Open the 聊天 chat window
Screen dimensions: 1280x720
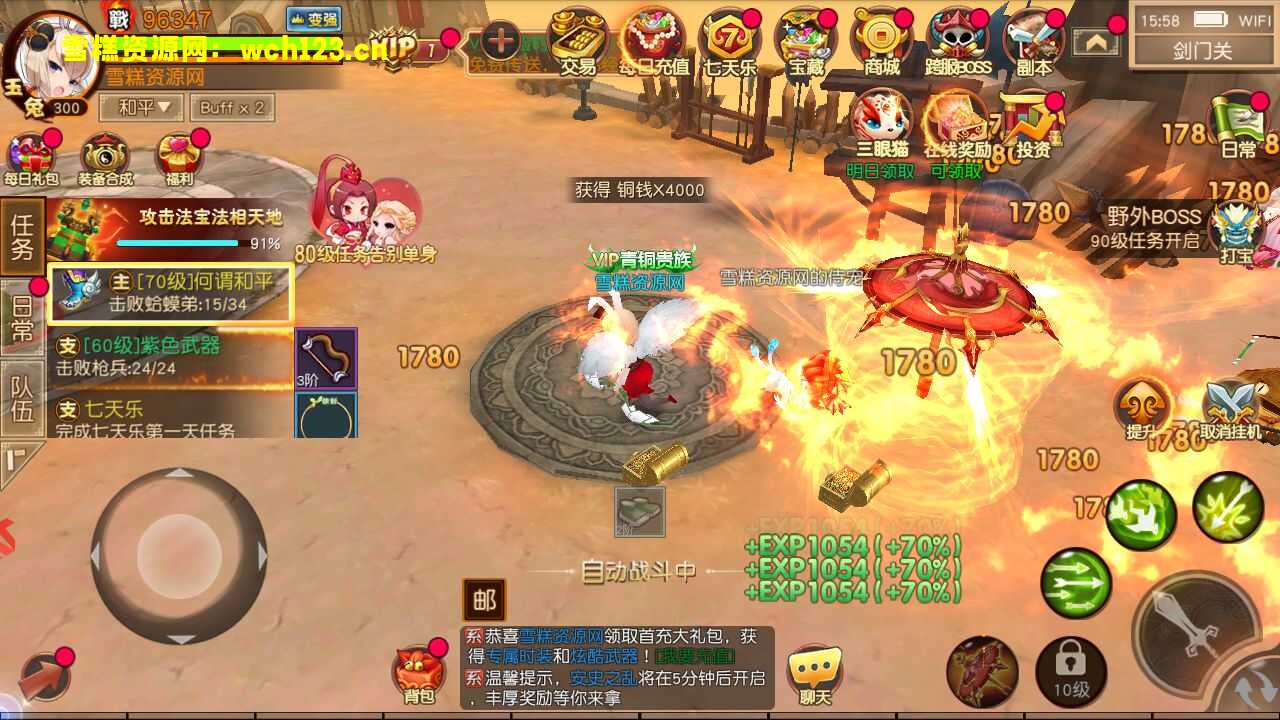[814, 674]
